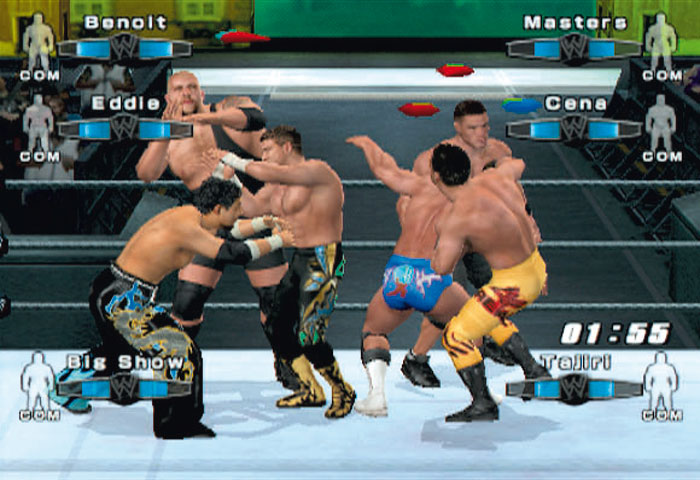Select Cena's body damage silhouette icon

[x=661, y=123]
